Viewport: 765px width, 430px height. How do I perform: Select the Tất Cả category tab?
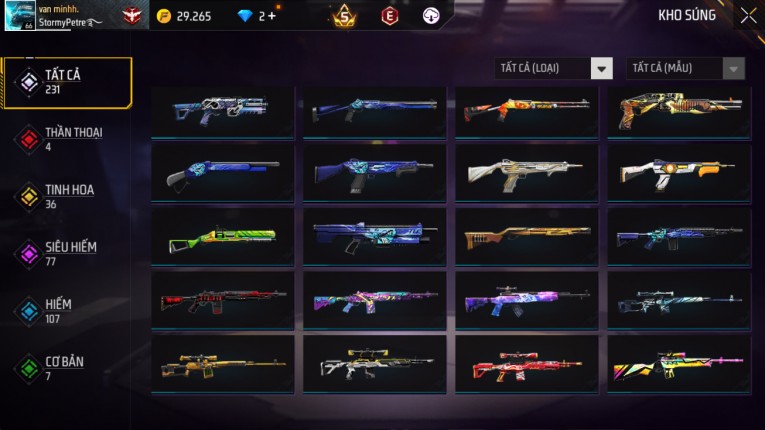point(66,82)
